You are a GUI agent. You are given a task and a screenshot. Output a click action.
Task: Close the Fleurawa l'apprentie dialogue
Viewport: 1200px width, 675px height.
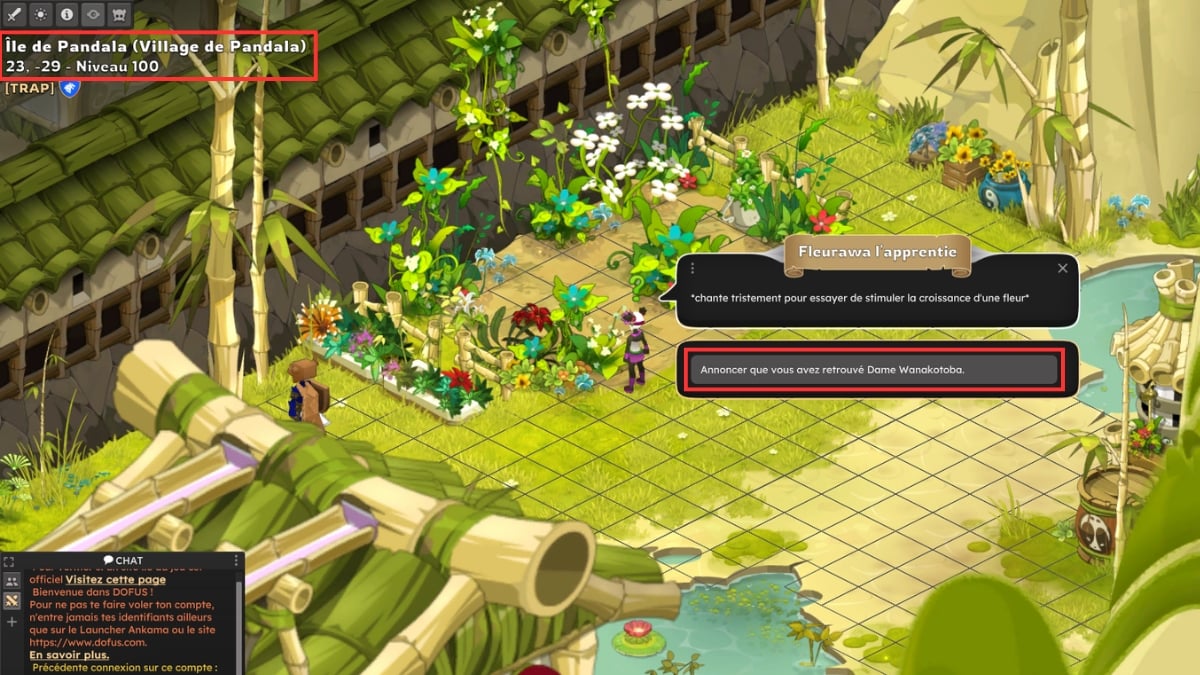pos(1062,268)
